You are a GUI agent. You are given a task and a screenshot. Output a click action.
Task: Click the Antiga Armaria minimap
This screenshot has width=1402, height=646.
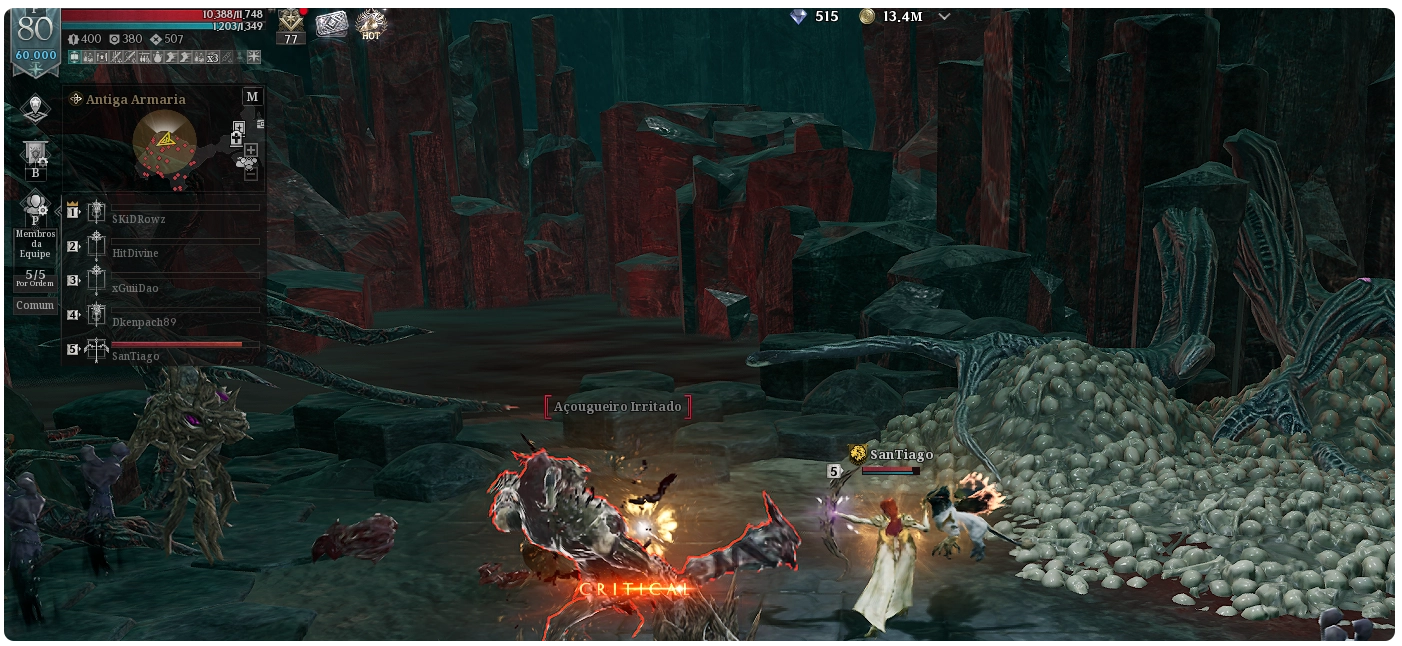[x=165, y=142]
